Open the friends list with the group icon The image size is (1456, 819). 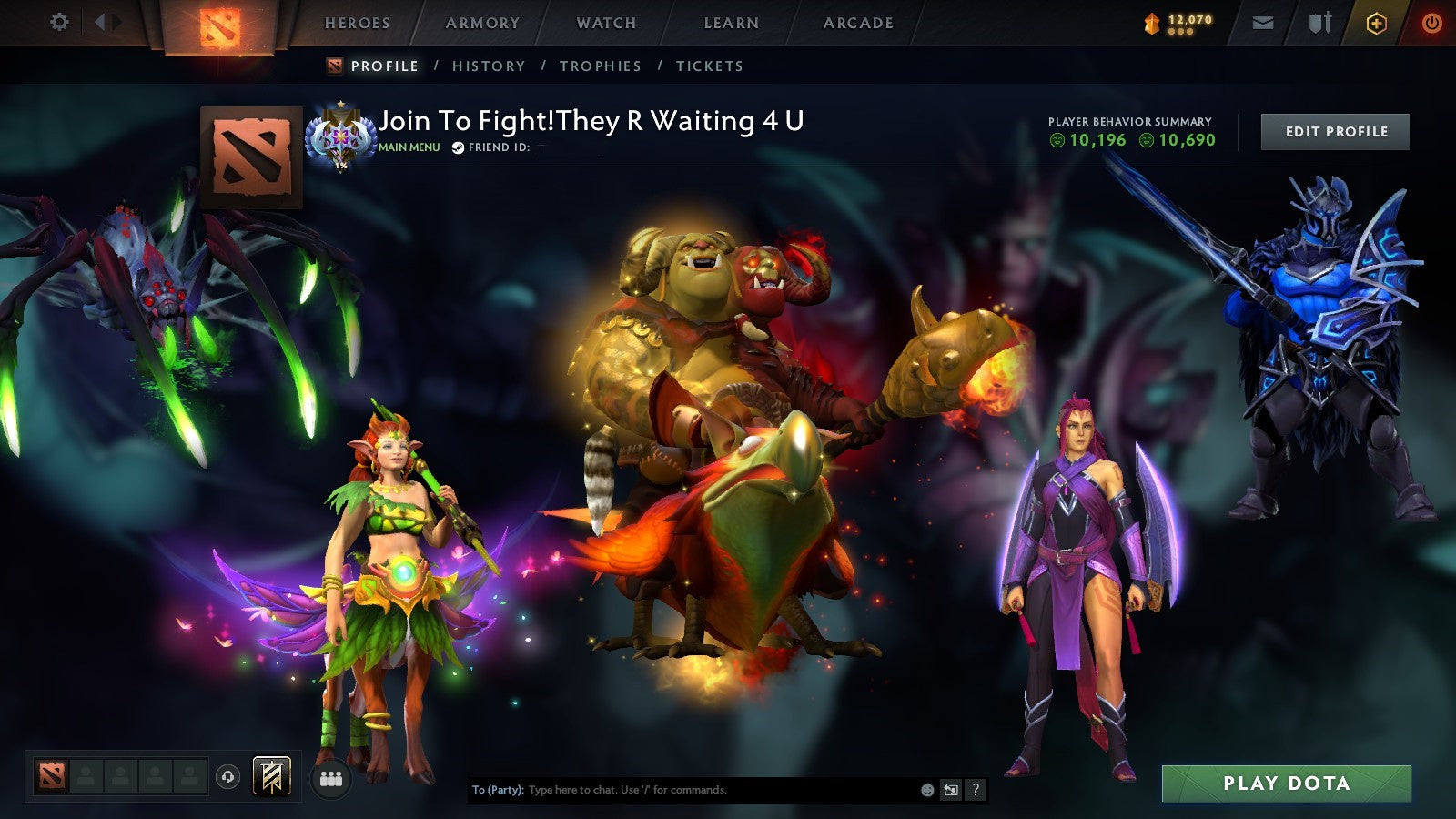pyautogui.click(x=331, y=775)
